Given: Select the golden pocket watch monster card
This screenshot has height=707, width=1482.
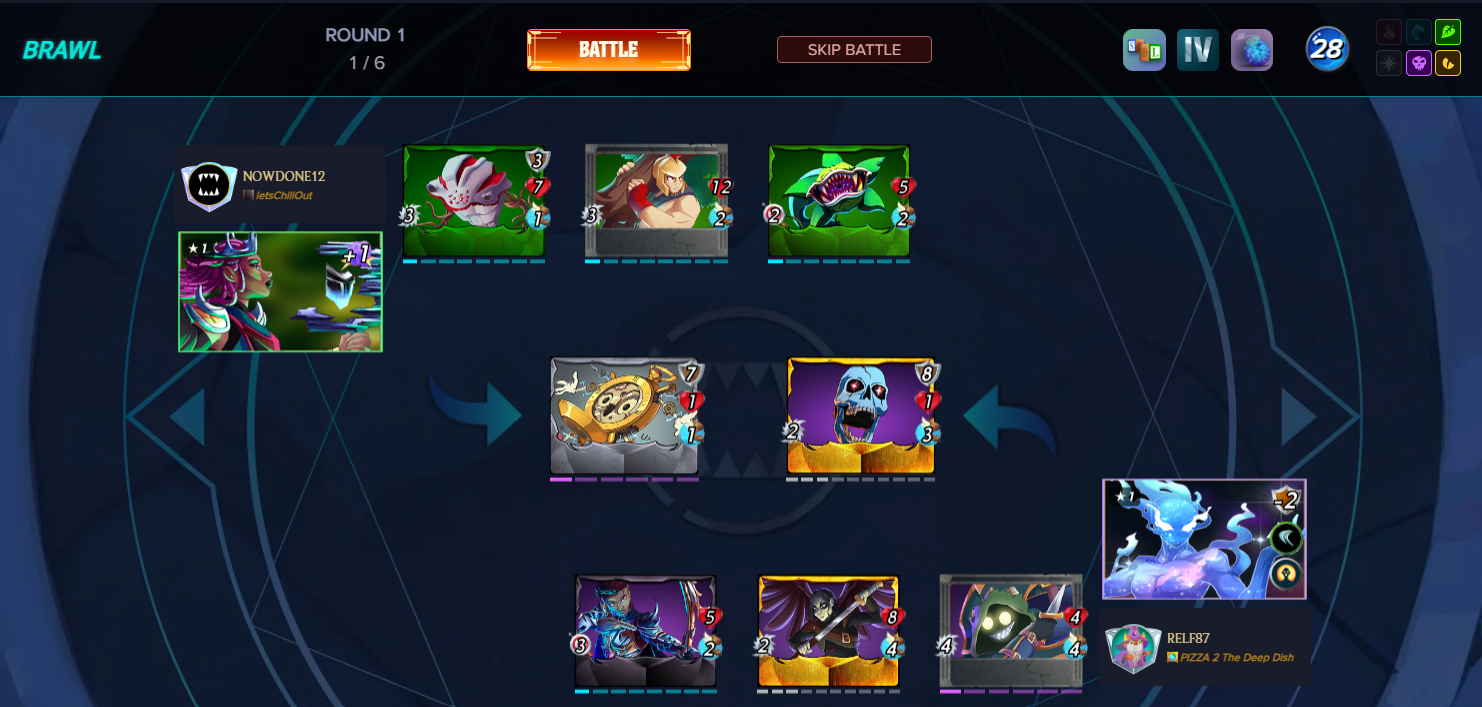Looking at the screenshot, I should pos(624,416).
